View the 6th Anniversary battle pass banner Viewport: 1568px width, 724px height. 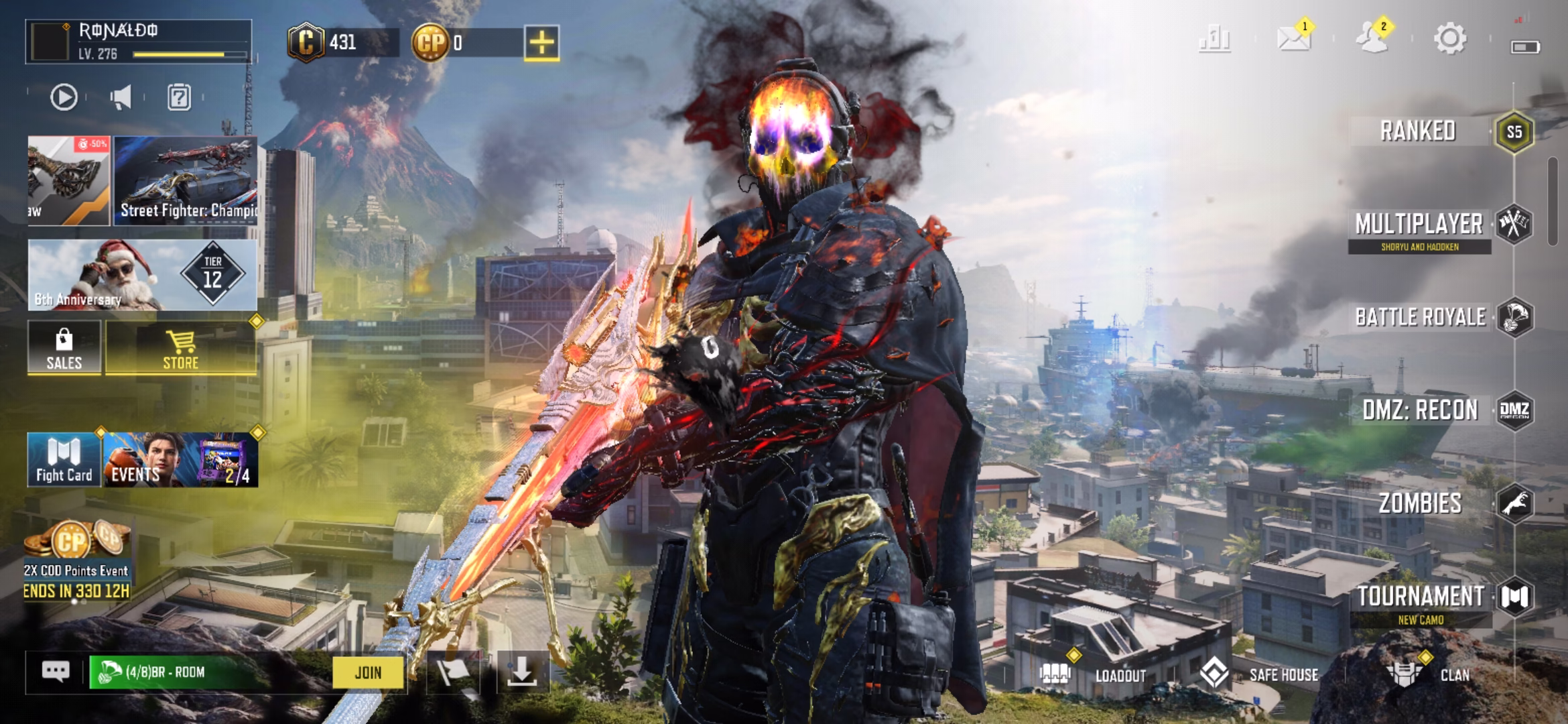(x=142, y=276)
